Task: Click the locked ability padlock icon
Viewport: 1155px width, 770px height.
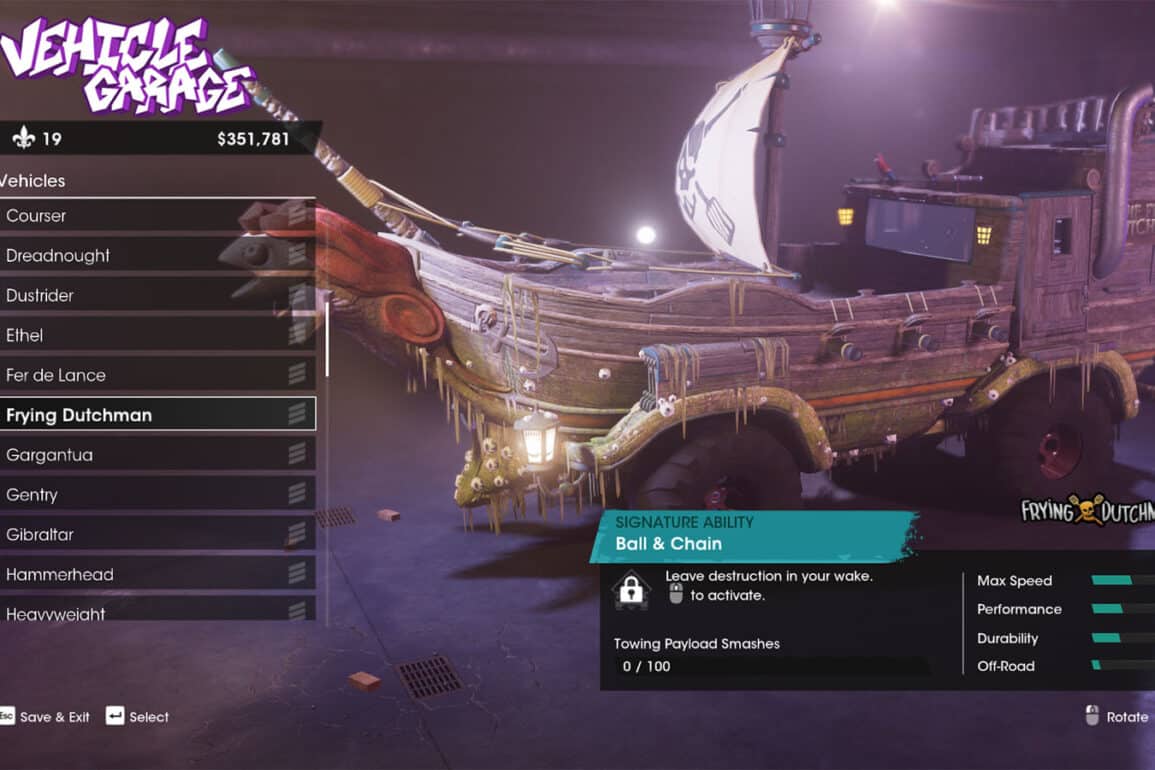Action: pyautogui.click(x=631, y=589)
